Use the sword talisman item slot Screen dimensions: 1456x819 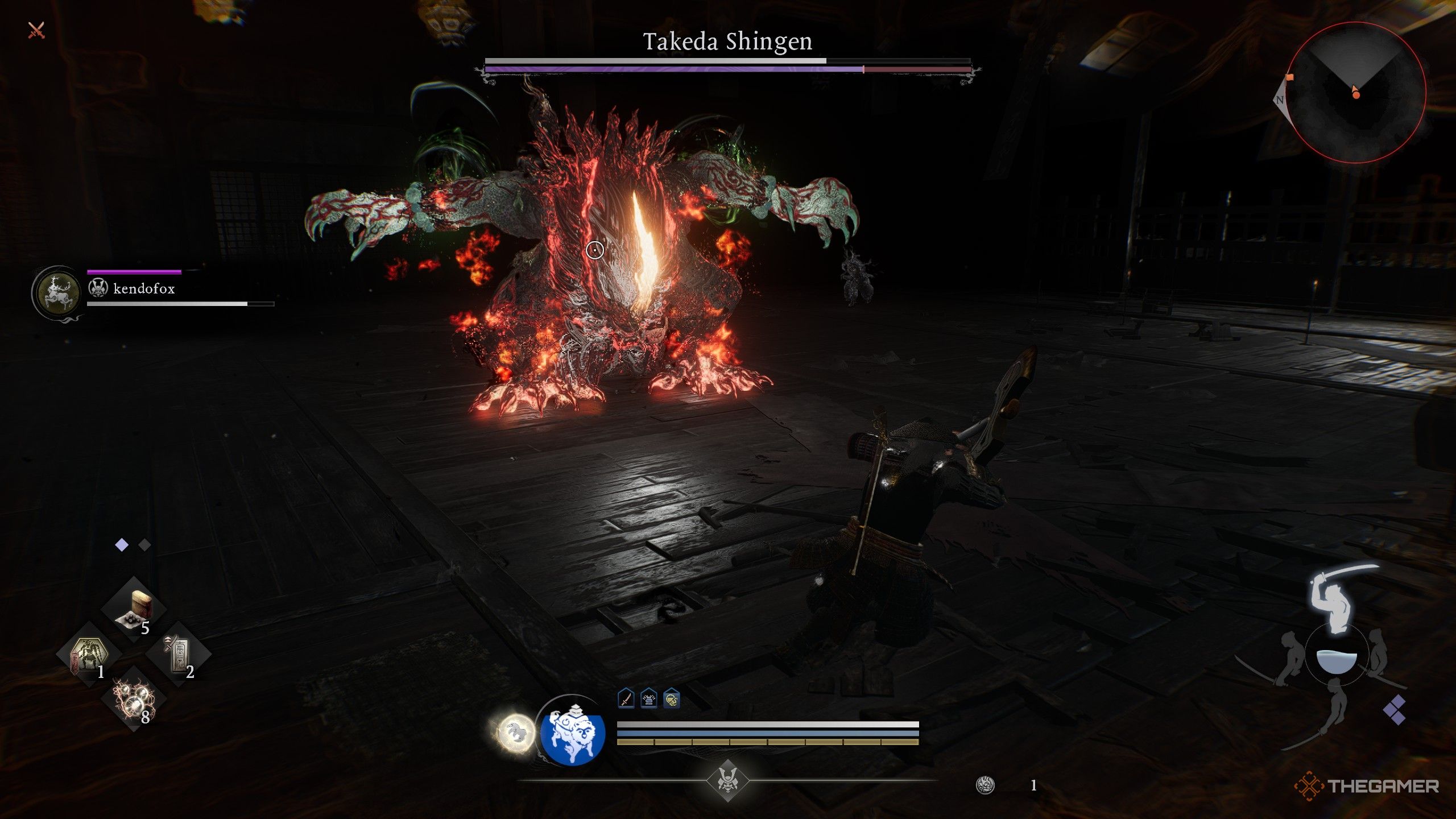(x=179, y=654)
